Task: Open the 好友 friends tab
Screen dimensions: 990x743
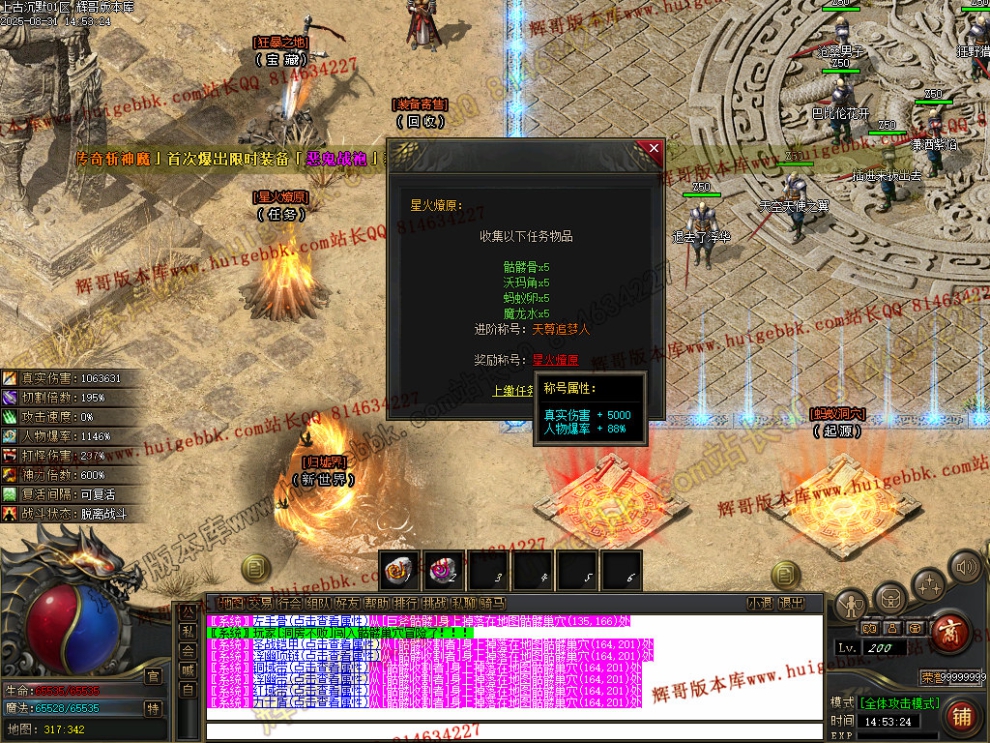Action: (x=348, y=604)
